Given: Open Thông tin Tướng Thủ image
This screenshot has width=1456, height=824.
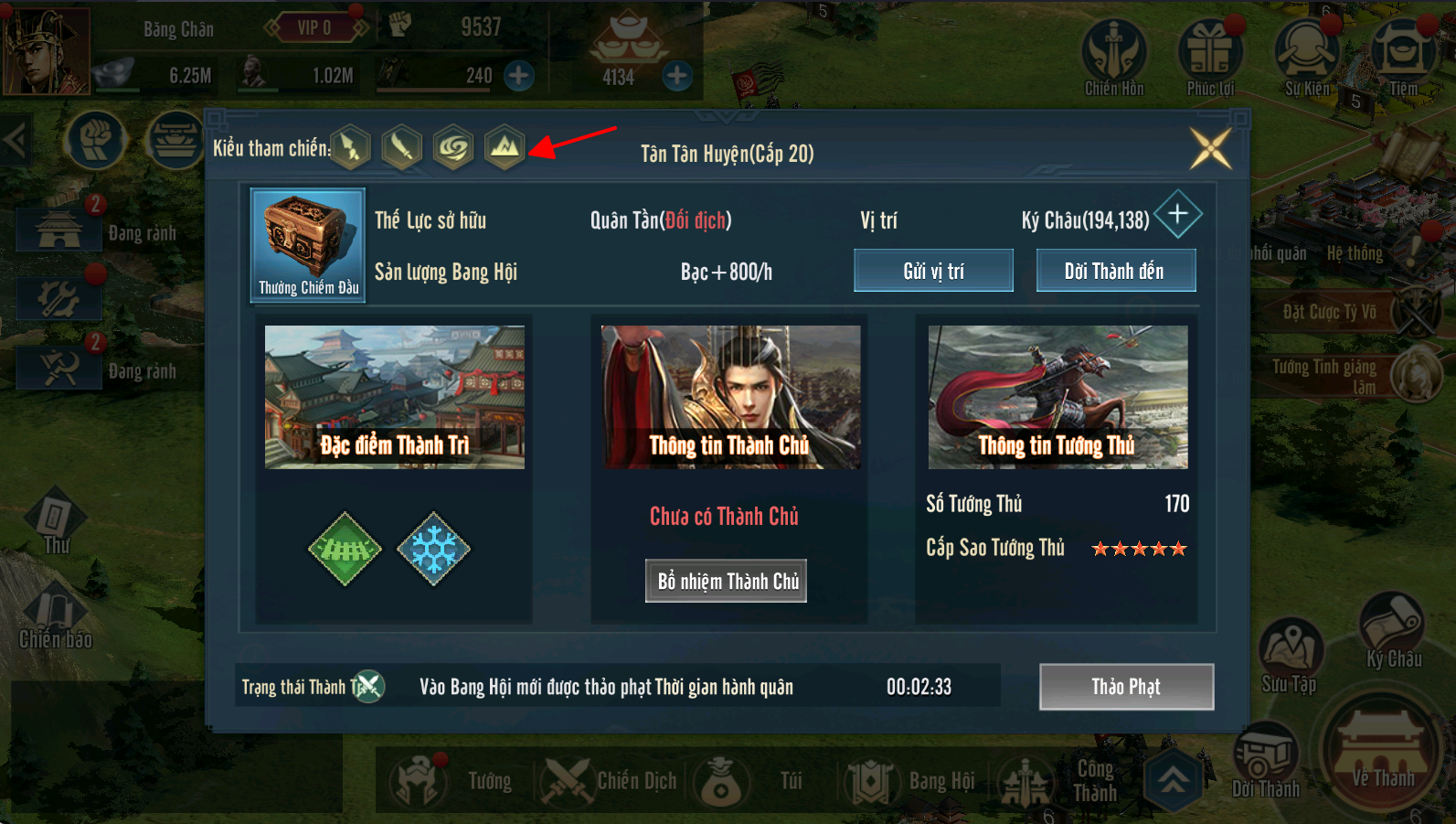Looking at the screenshot, I should click(1057, 397).
